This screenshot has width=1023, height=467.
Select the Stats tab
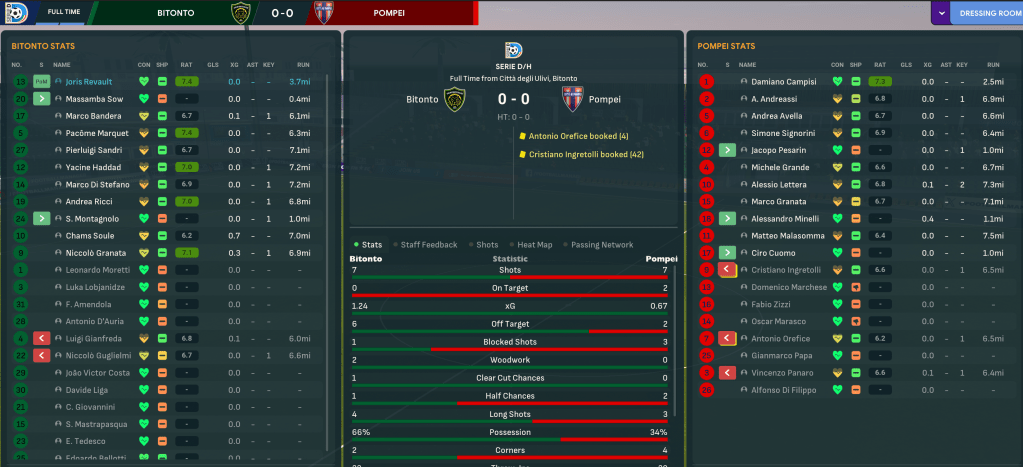[371, 244]
